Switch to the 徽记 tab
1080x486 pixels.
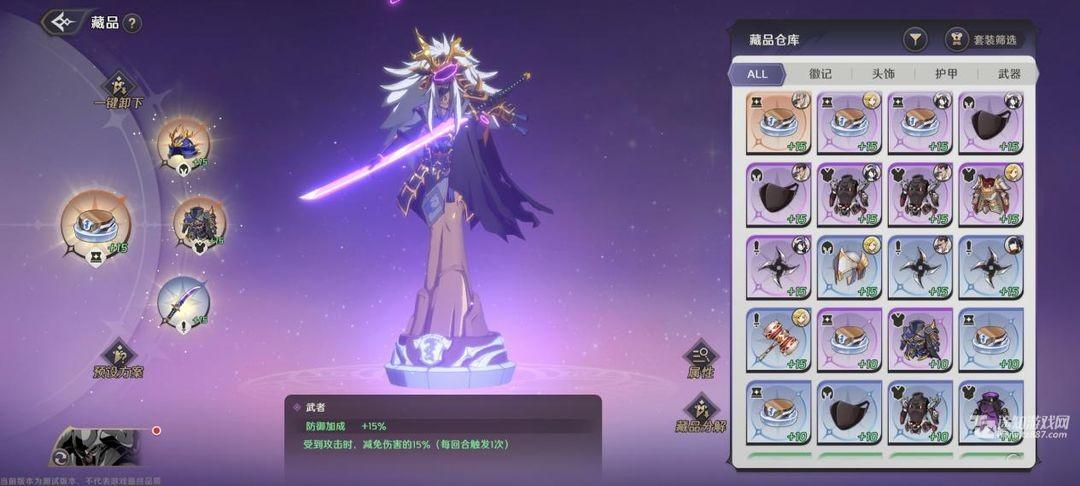[820, 74]
